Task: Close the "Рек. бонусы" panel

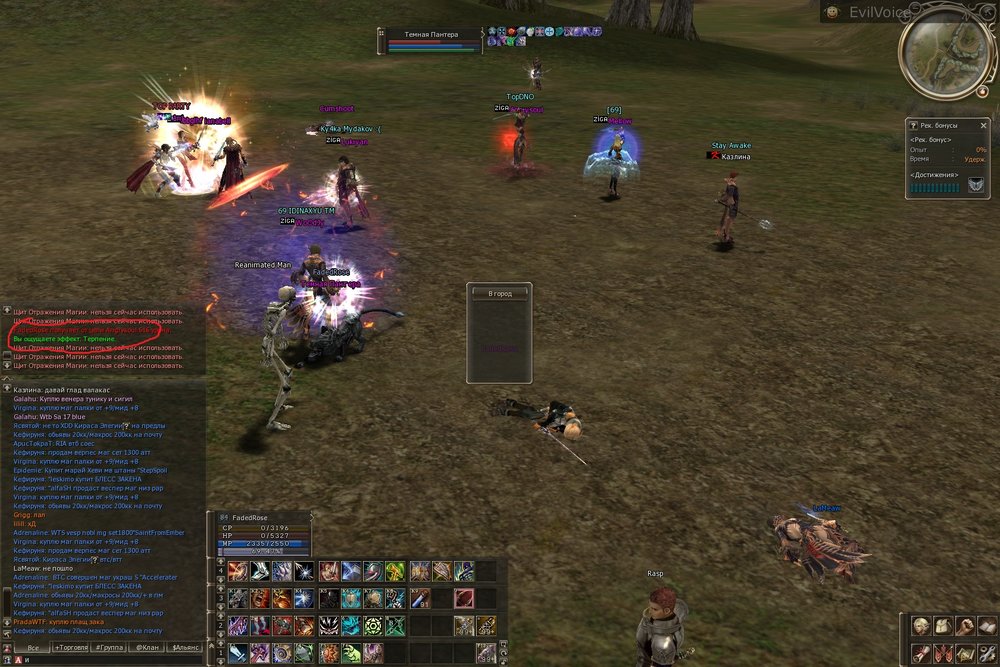Action: pyautogui.click(x=983, y=125)
